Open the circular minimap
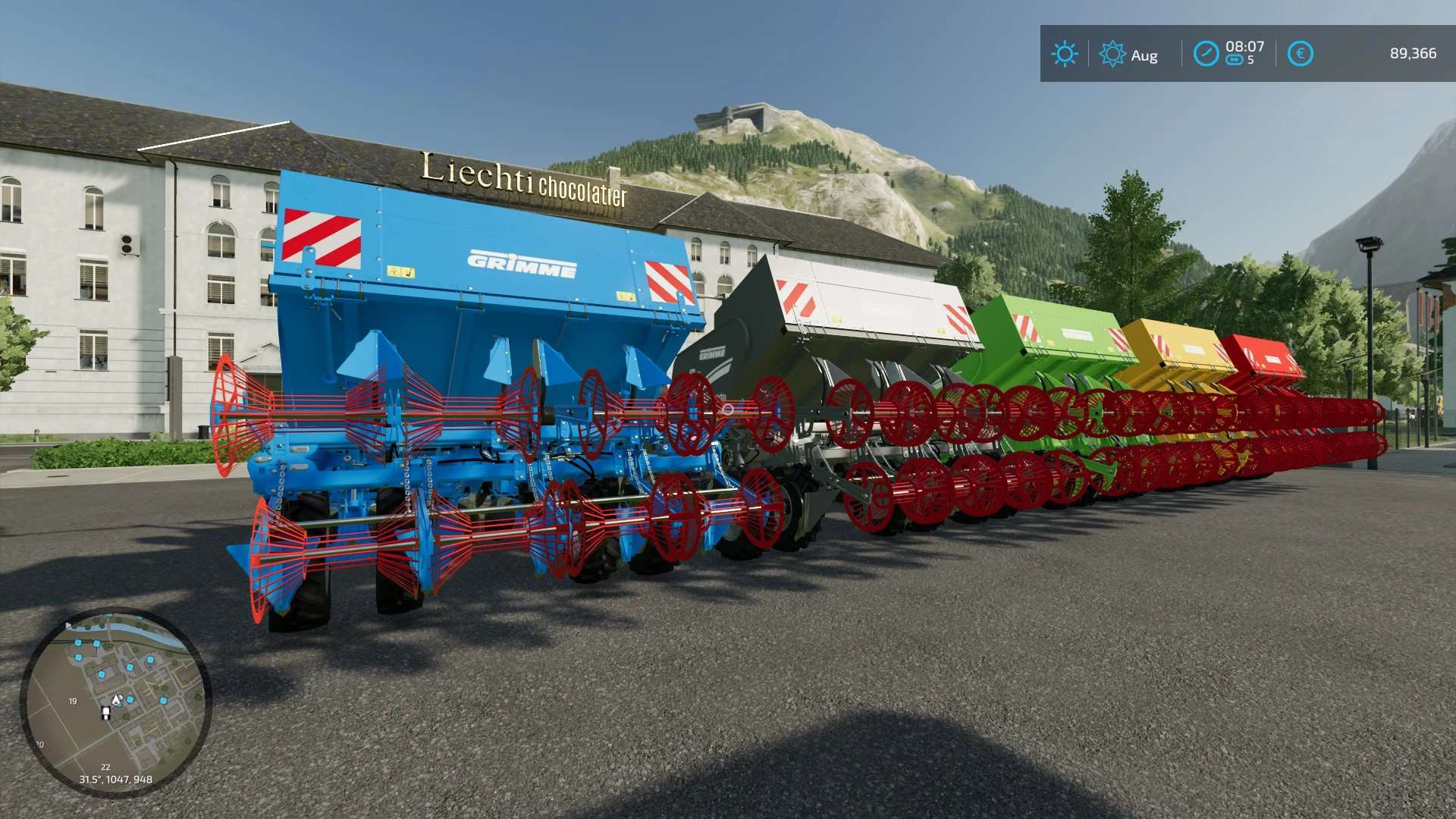The height and width of the screenshot is (819, 1456). [x=115, y=702]
